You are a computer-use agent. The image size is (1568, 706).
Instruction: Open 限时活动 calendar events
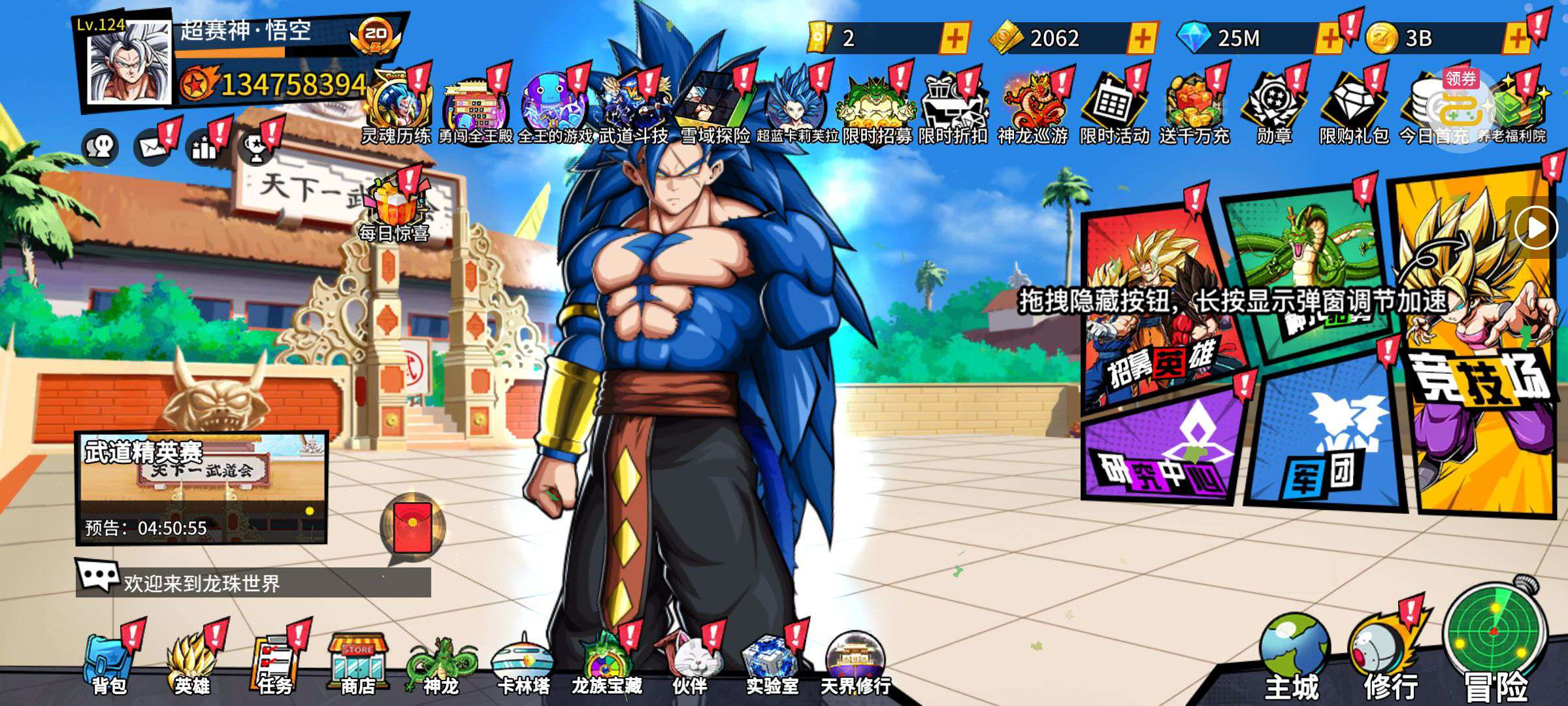point(1114,108)
